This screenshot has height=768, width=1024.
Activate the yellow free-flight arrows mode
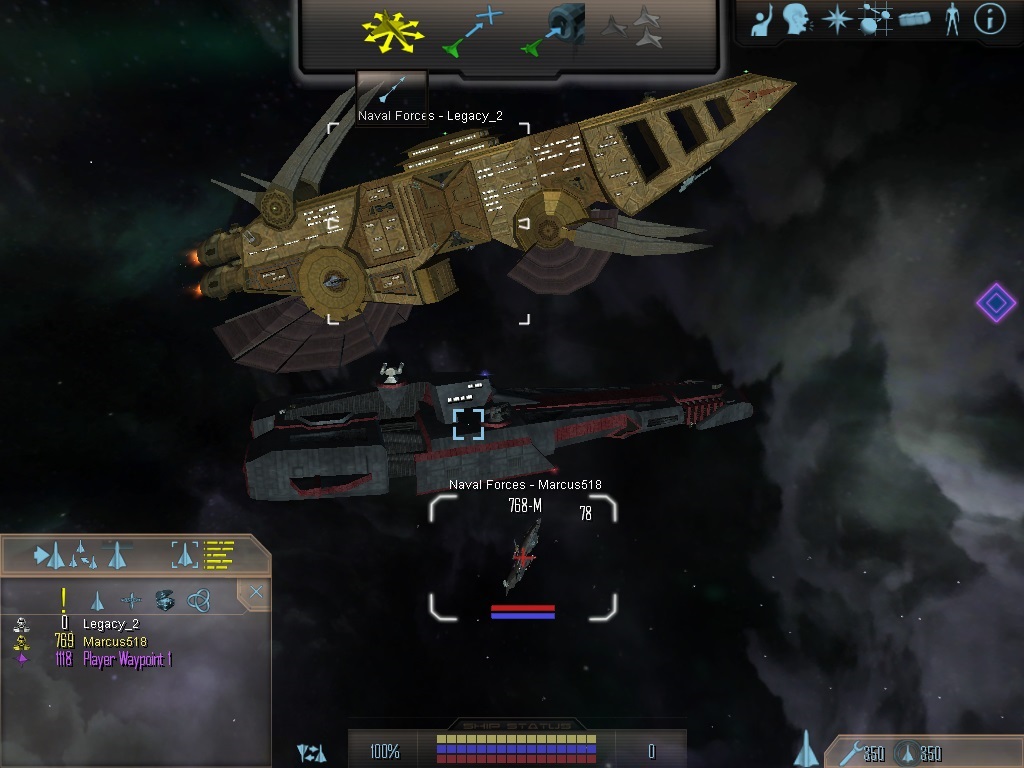pos(393,30)
